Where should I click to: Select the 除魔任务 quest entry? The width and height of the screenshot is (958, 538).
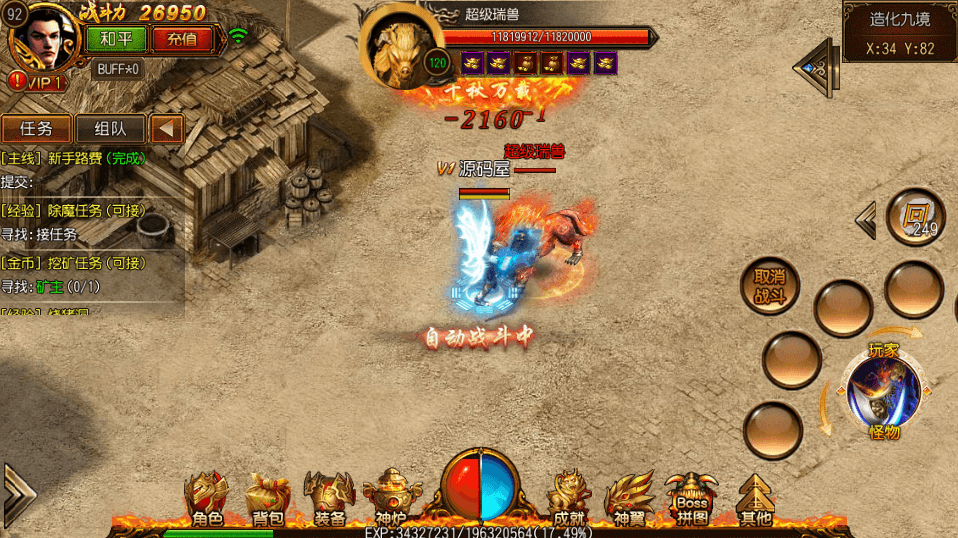click(88, 210)
